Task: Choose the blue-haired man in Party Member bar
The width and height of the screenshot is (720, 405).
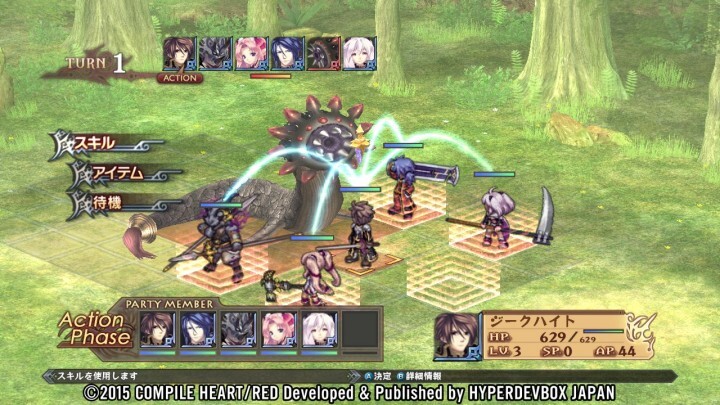Action: pyautogui.click(x=198, y=329)
